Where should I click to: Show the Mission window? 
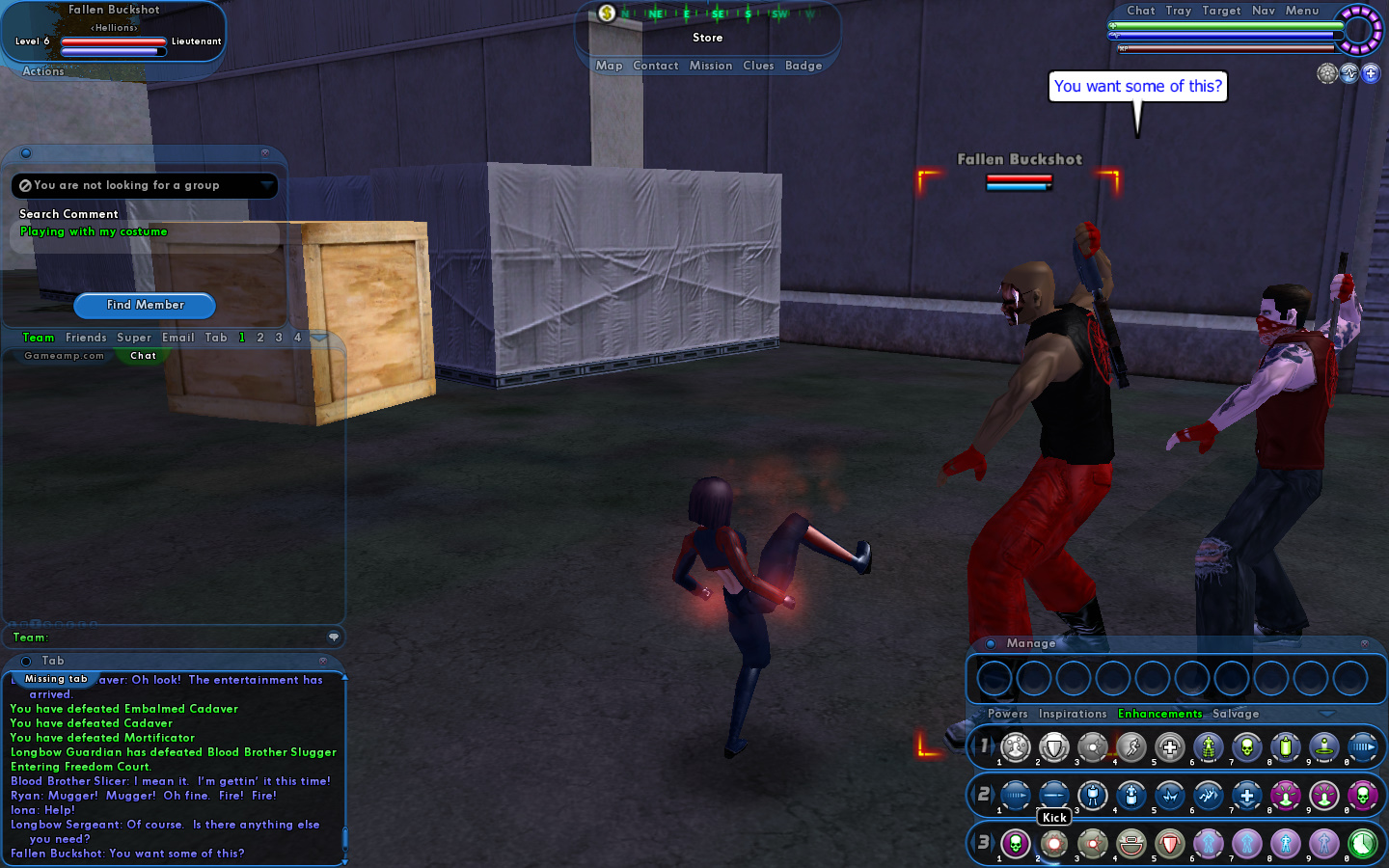711,66
